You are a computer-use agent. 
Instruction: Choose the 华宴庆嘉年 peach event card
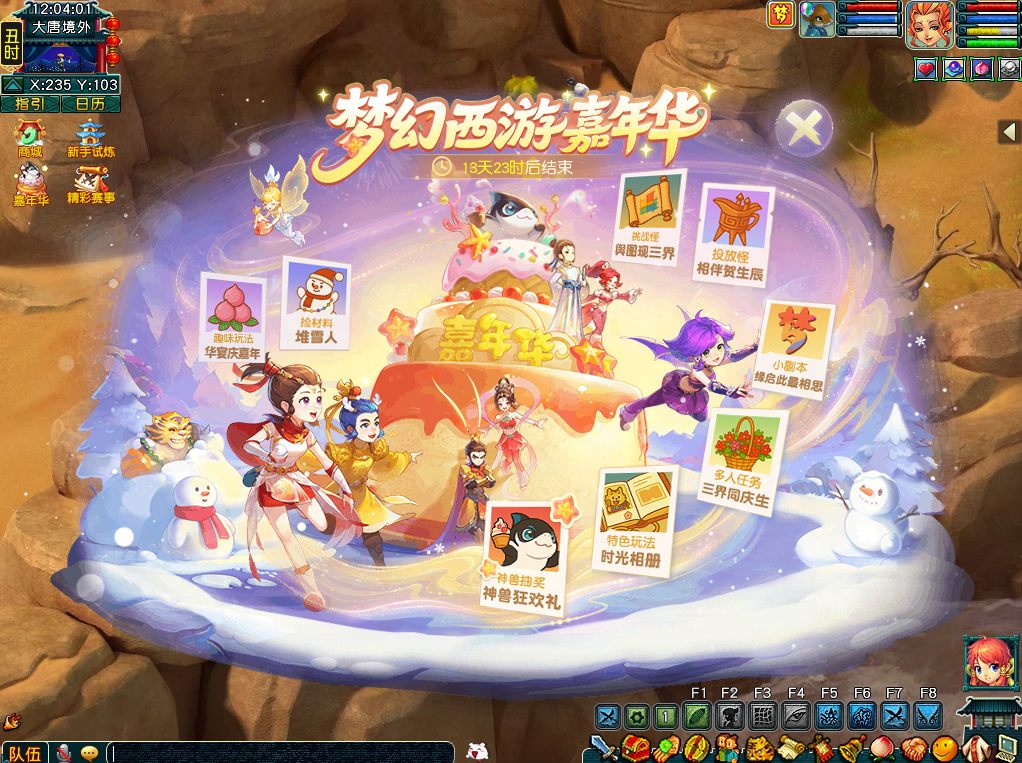tap(233, 317)
